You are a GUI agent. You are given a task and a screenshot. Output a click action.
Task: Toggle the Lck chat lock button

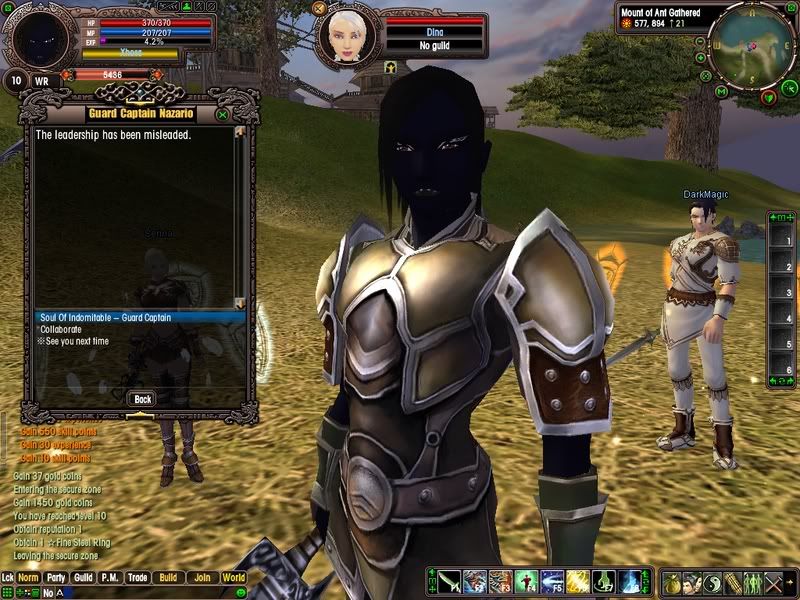point(8,578)
